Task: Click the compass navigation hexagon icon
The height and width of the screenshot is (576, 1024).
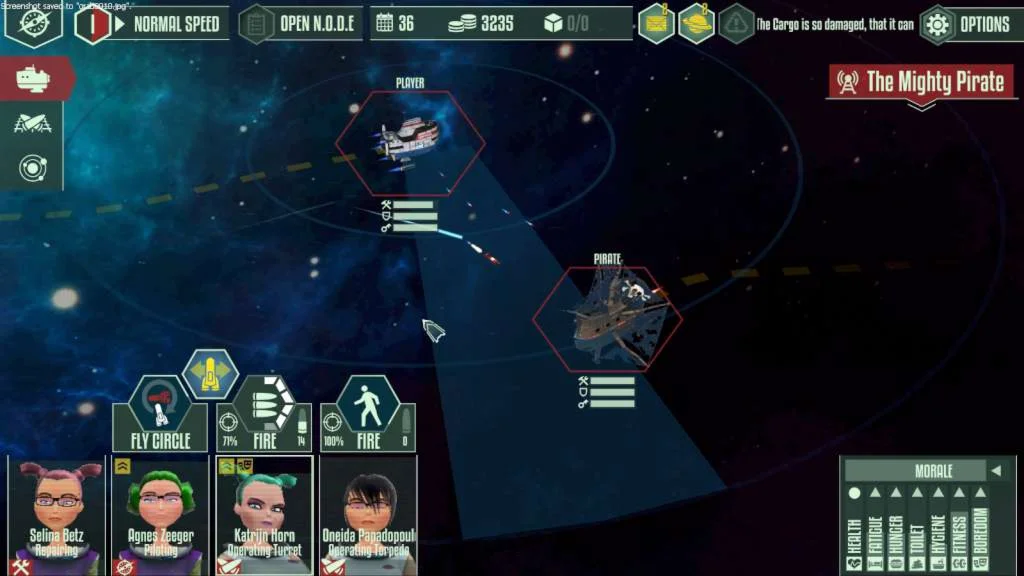Action: pyautogui.click(x=33, y=23)
